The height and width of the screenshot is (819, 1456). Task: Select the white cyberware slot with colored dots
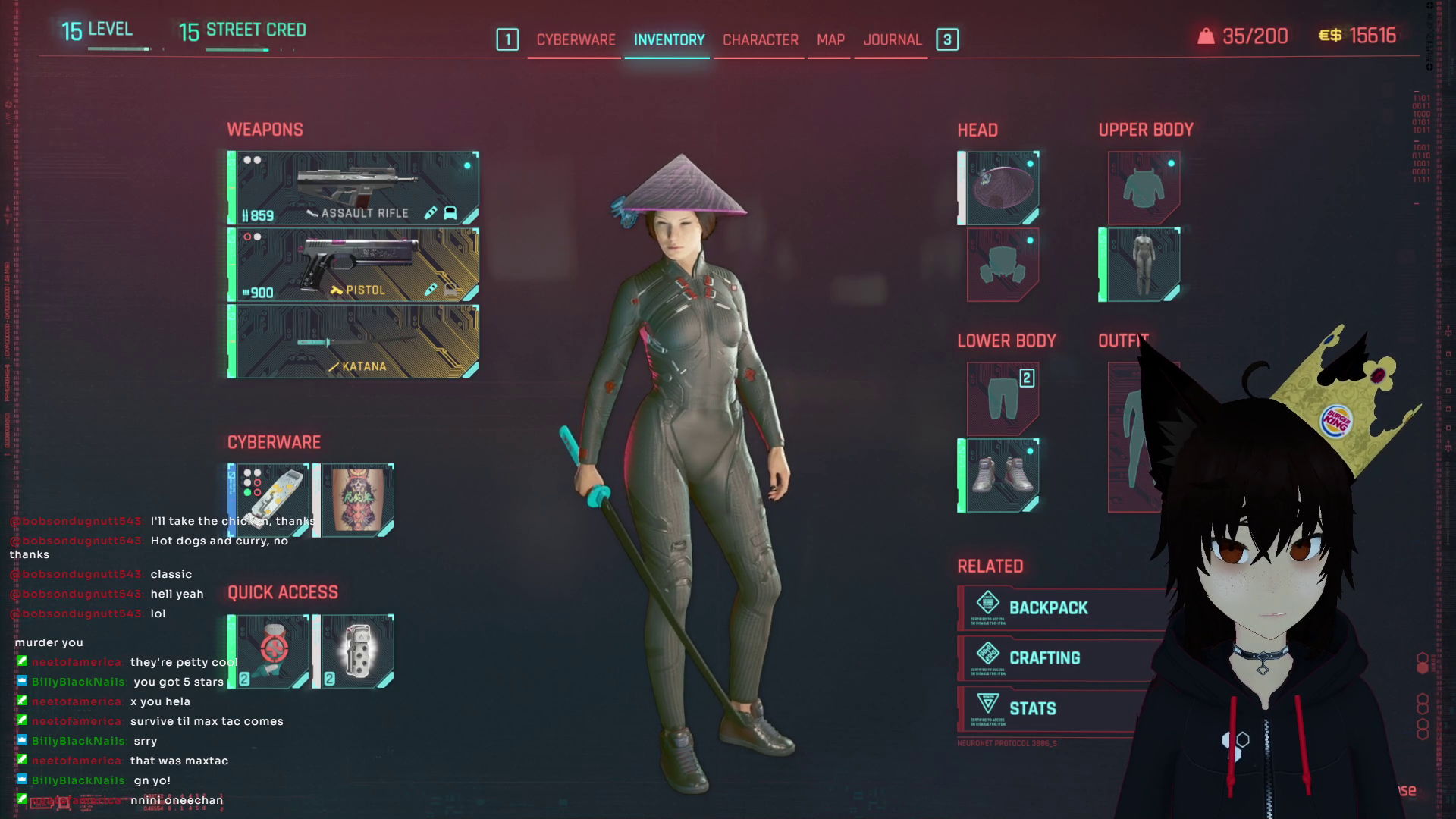coord(270,500)
